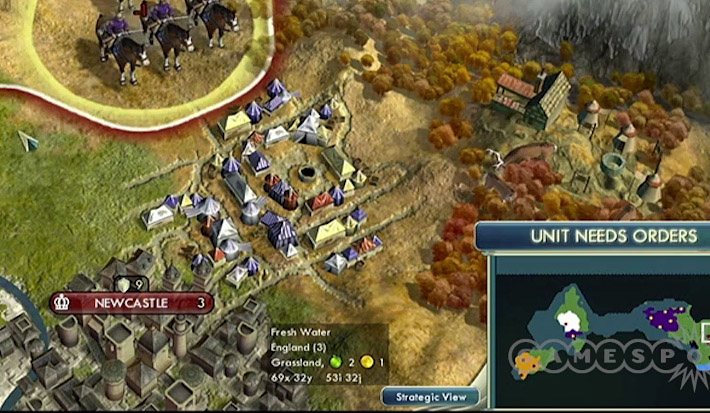This screenshot has width=710, height=413.
Task: Click the Unit Needs Orders notification
Action: [595, 236]
